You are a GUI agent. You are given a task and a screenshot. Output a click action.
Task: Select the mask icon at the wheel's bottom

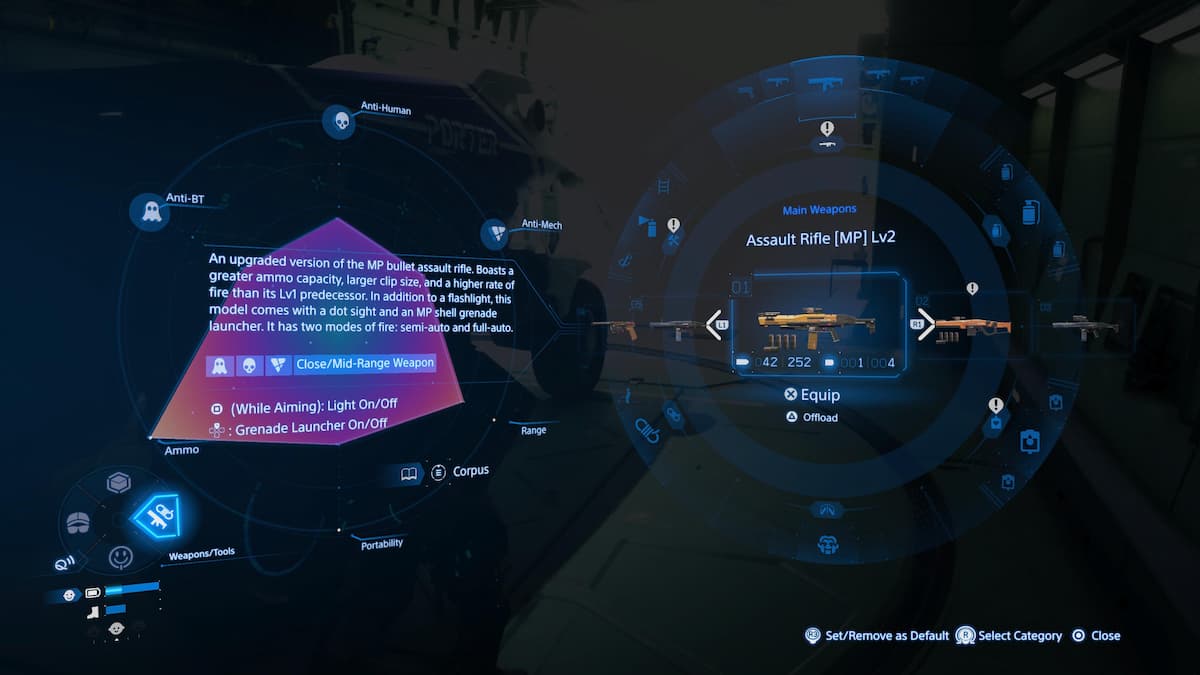(827, 545)
